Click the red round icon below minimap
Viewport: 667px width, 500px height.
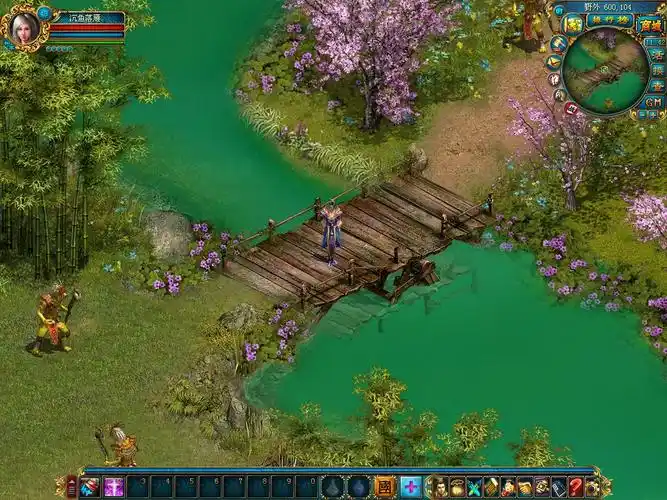click(x=570, y=107)
